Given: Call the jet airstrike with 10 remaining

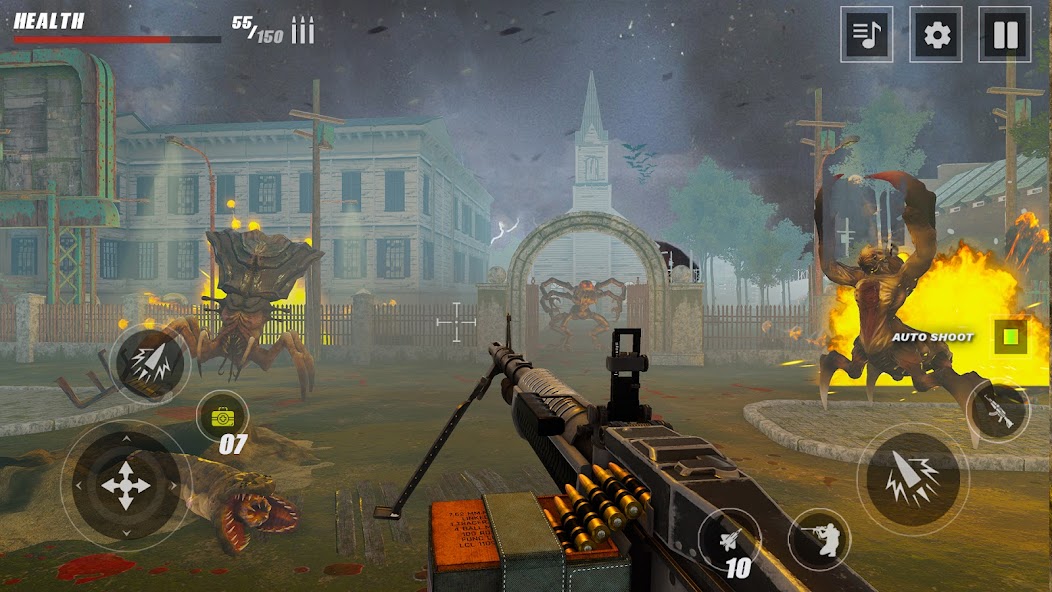Looking at the screenshot, I should click(729, 539).
